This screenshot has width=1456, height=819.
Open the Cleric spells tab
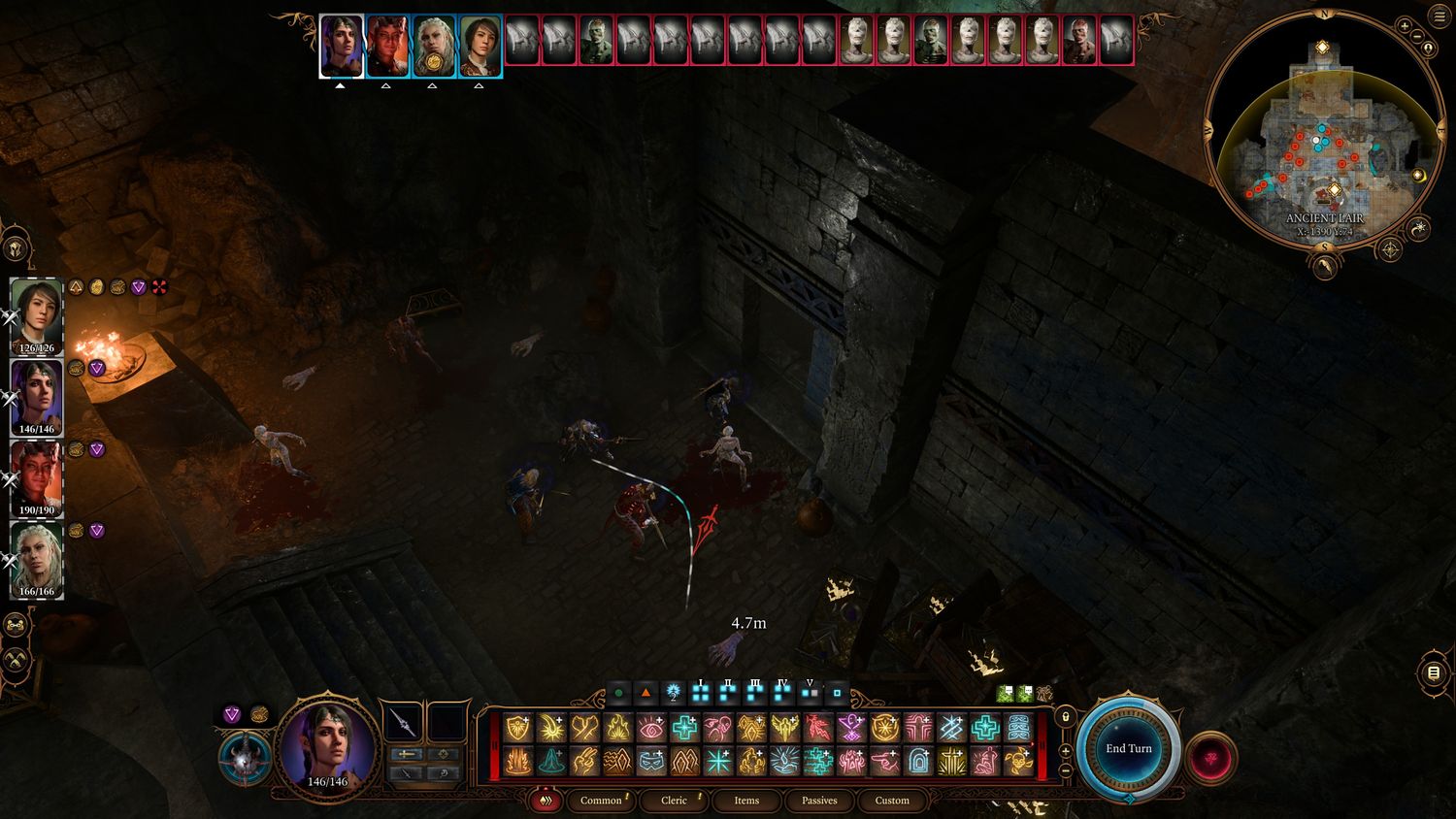[x=674, y=801]
